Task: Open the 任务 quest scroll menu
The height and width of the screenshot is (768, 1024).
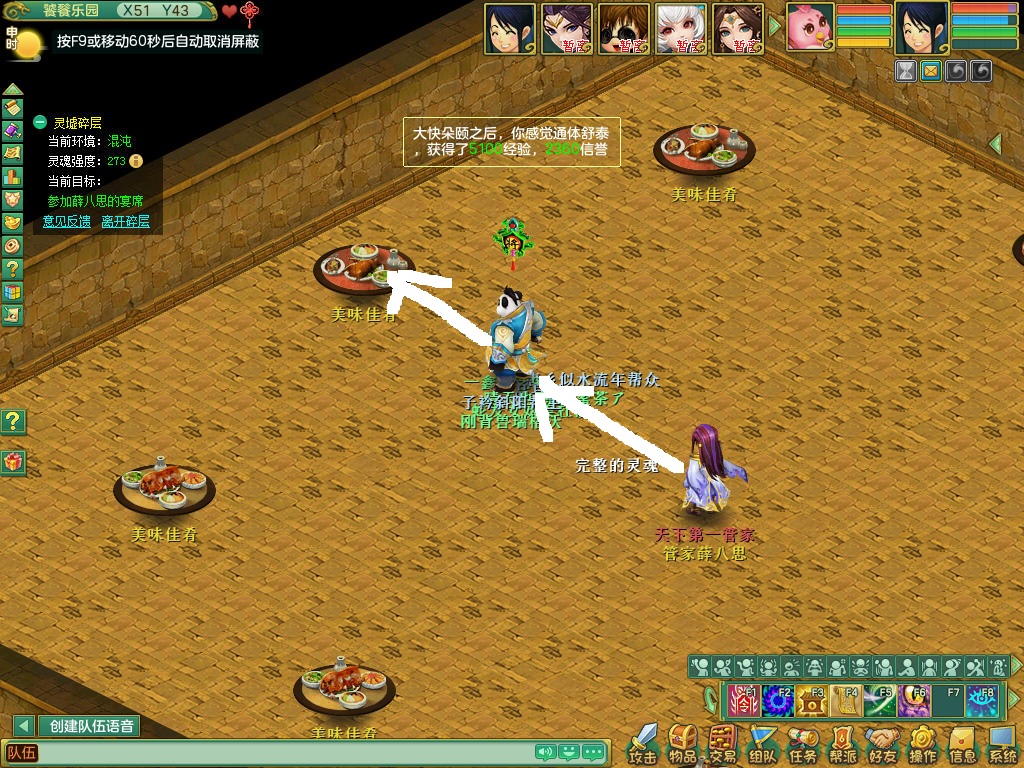Action: (x=803, y=741)
